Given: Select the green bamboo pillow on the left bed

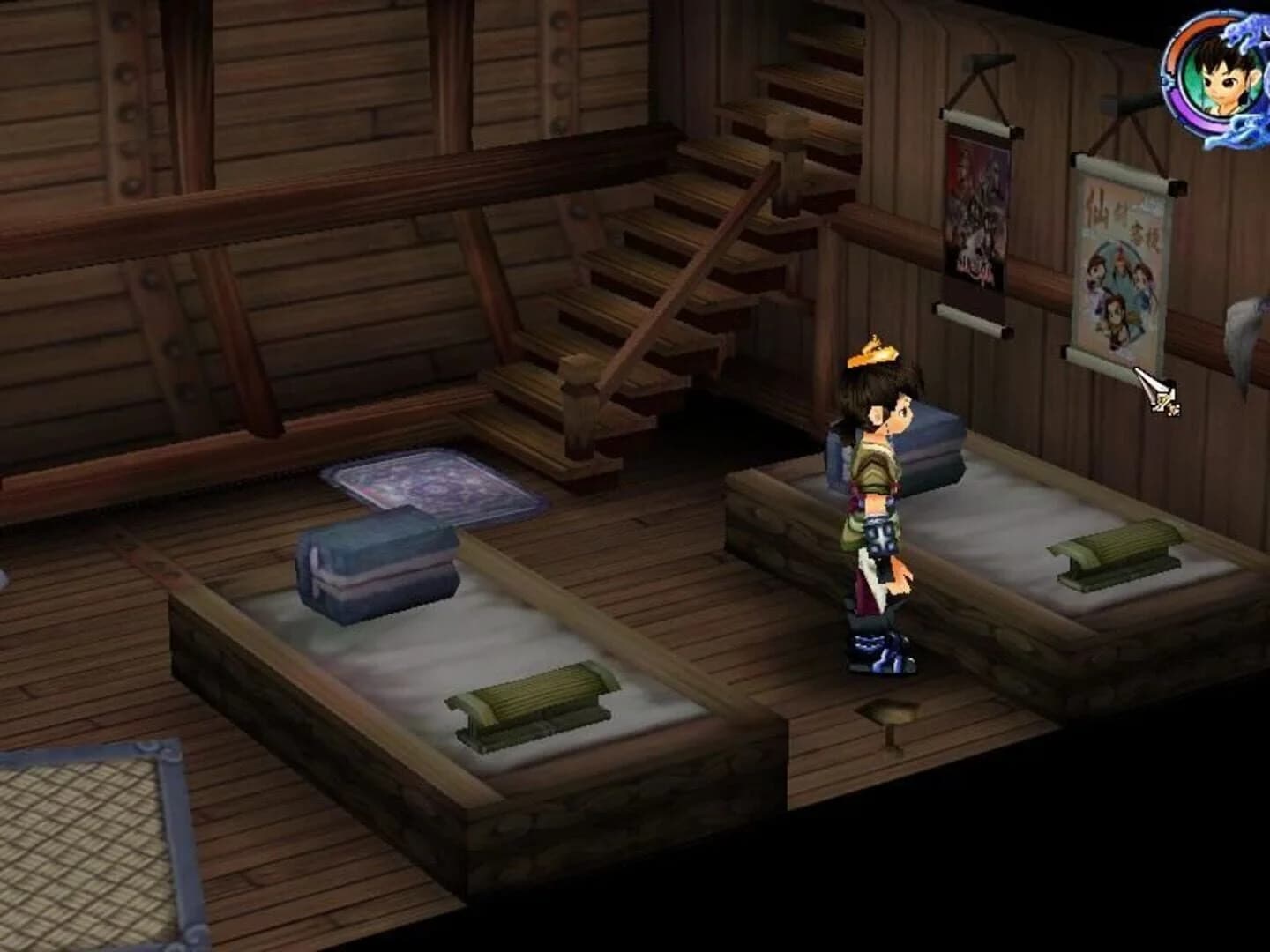Looking at the screenshot, I should point(529,701).
